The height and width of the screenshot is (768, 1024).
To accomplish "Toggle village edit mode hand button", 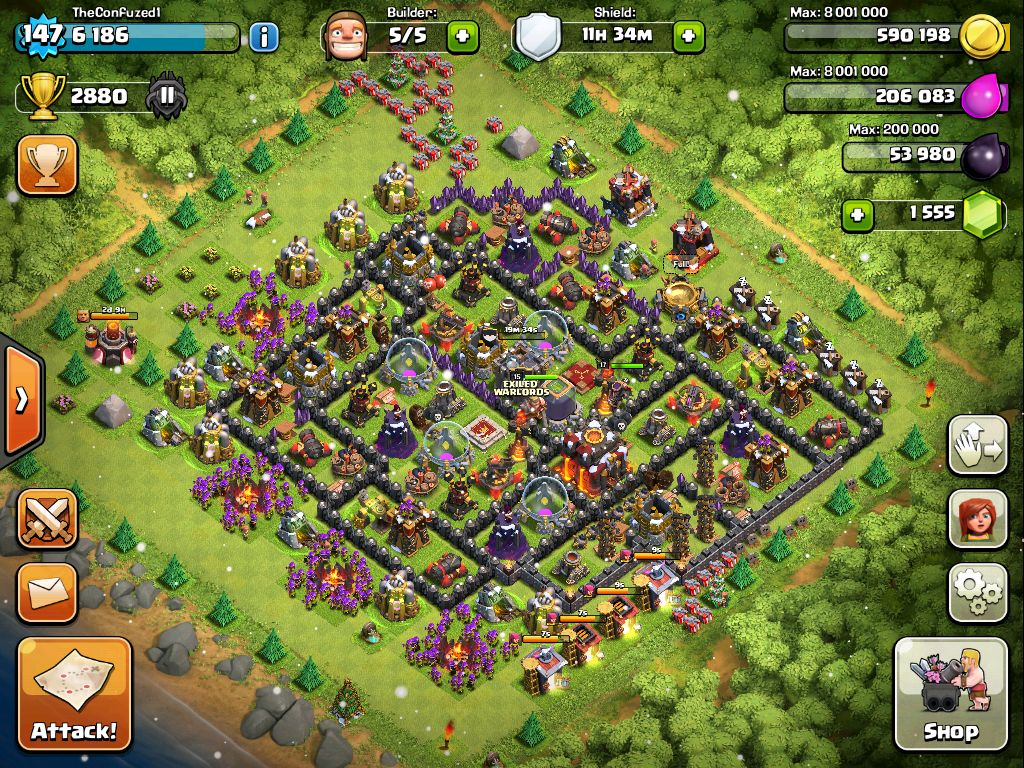I will tap(977, 445).
